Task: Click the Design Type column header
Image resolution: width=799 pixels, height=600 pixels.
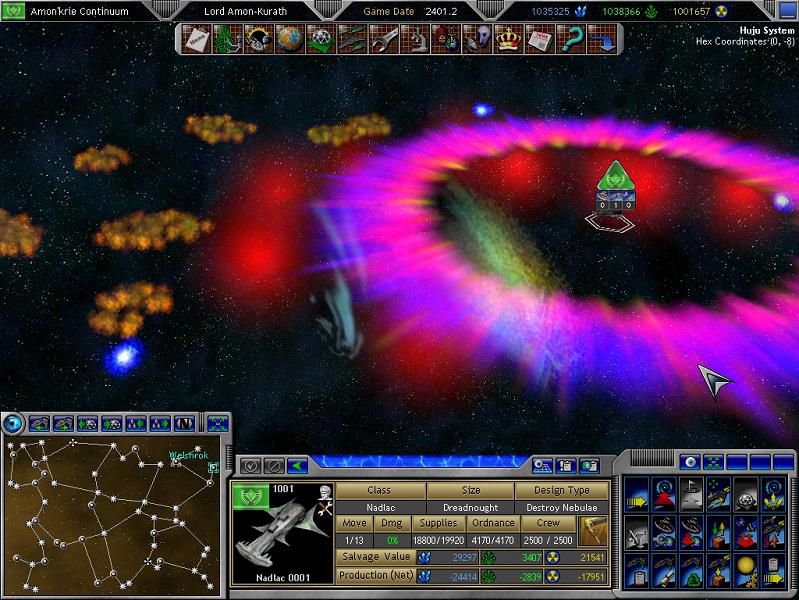Action: click(x=562, y=491)
